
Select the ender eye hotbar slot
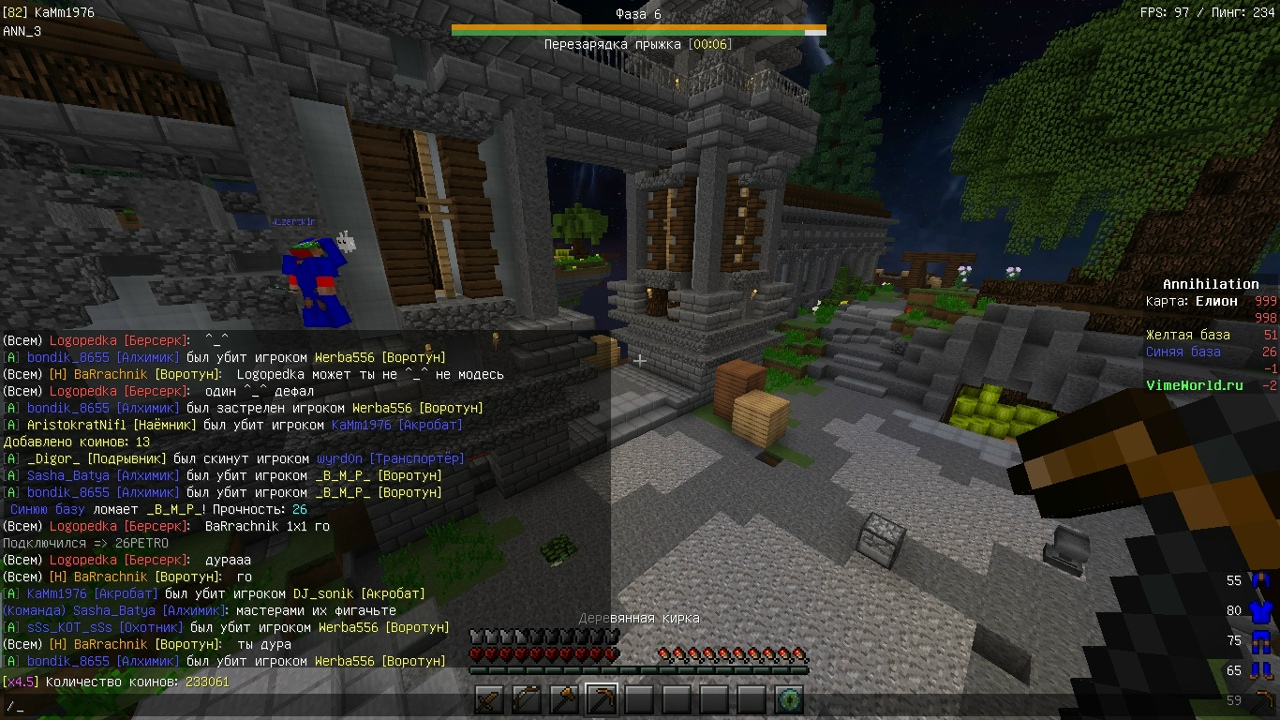point(789,700)
